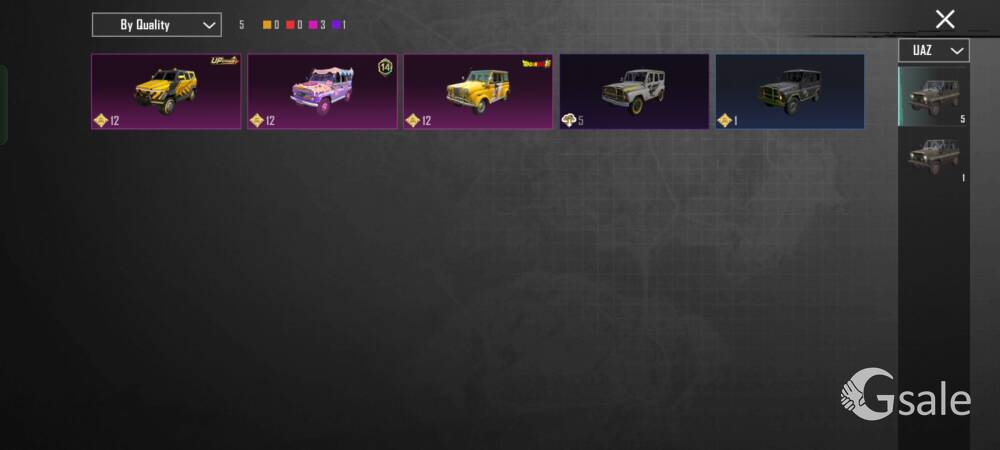
Task: Choose the pink and purple UAZ skin
Action: coord(322,92)
